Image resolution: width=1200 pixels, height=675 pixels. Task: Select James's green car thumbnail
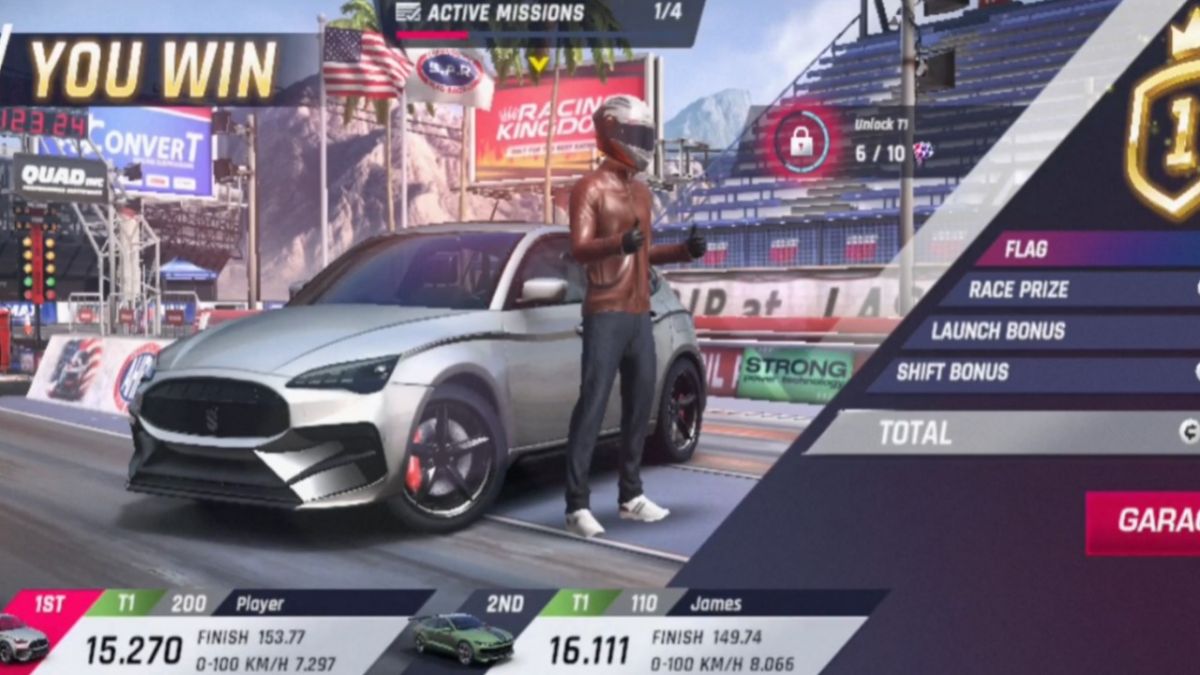[x=461, y=638]
